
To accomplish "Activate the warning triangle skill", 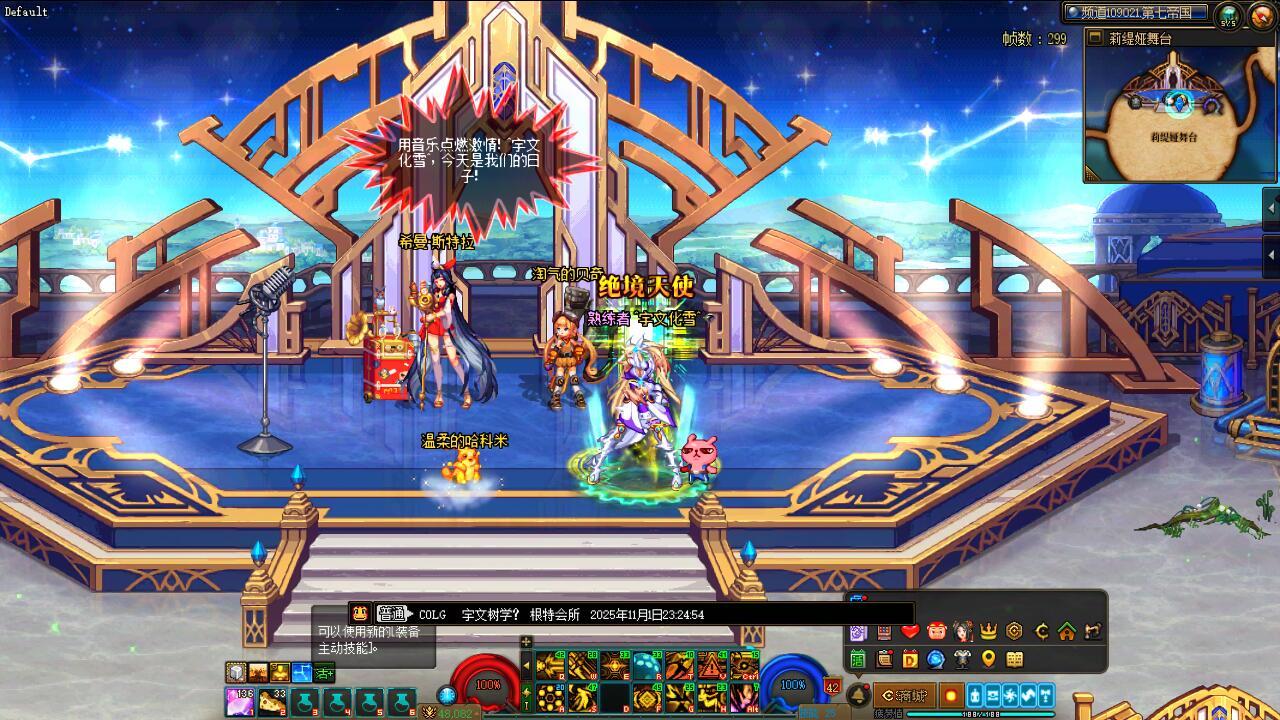I will (712, 665).
